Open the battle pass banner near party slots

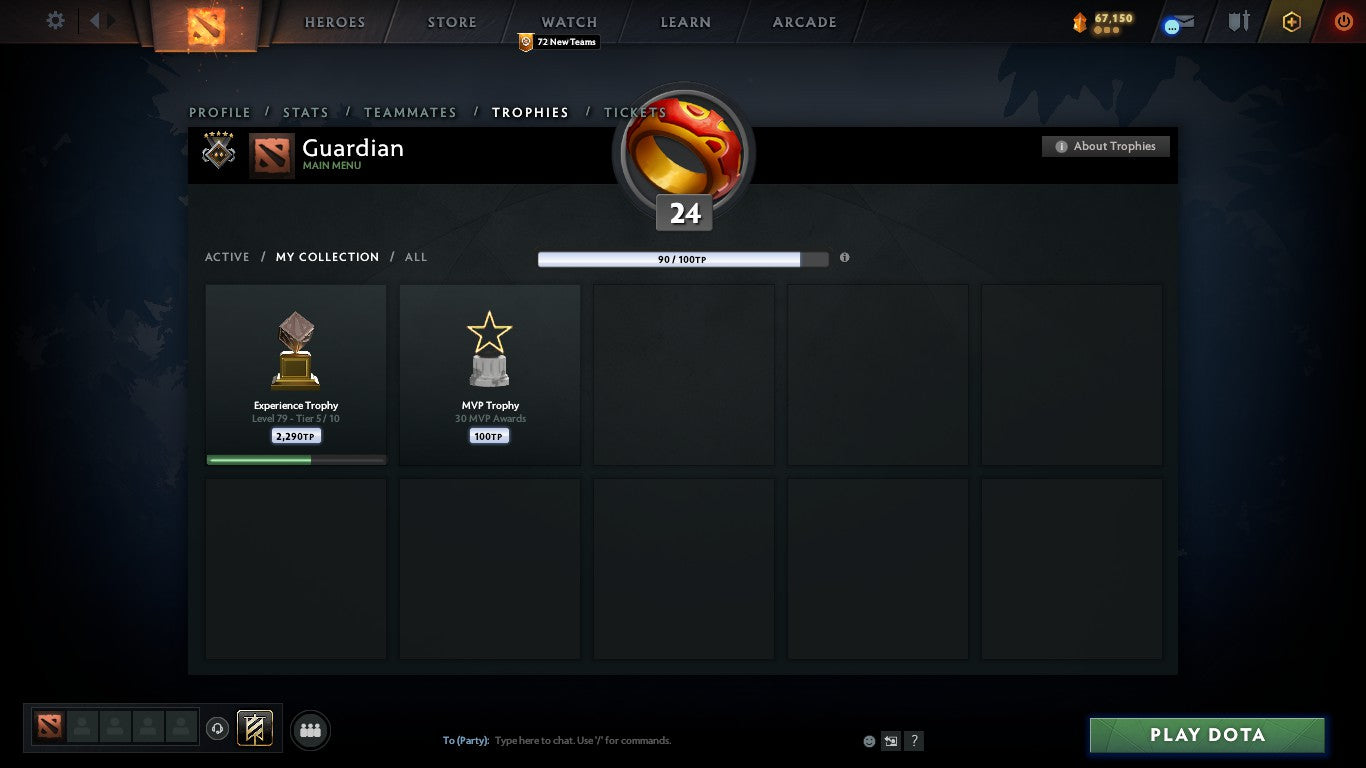point(253,728)
